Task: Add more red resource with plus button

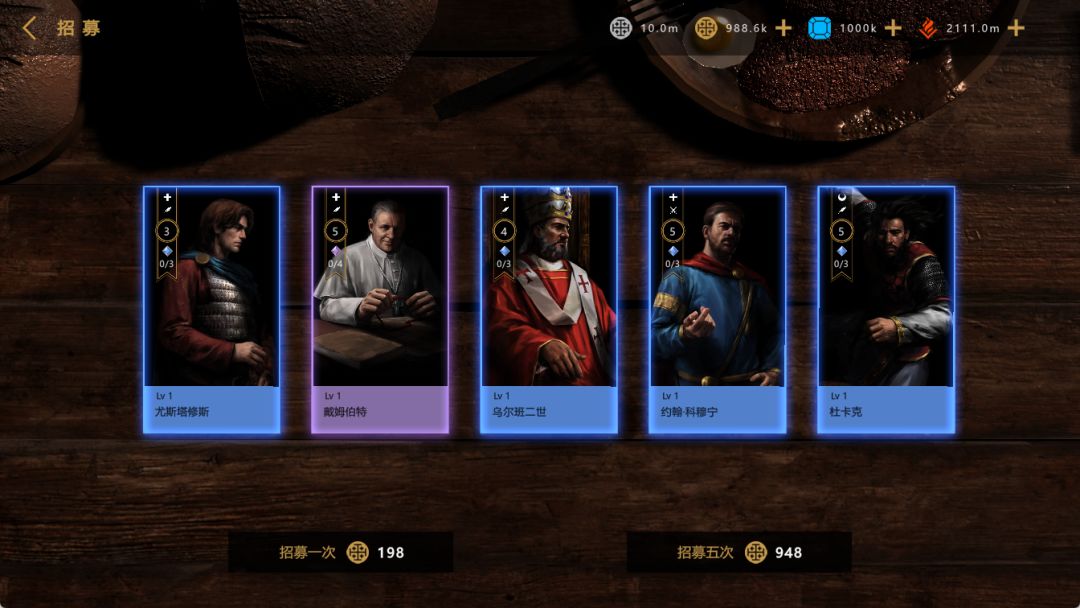Action: pos(1016,28)
